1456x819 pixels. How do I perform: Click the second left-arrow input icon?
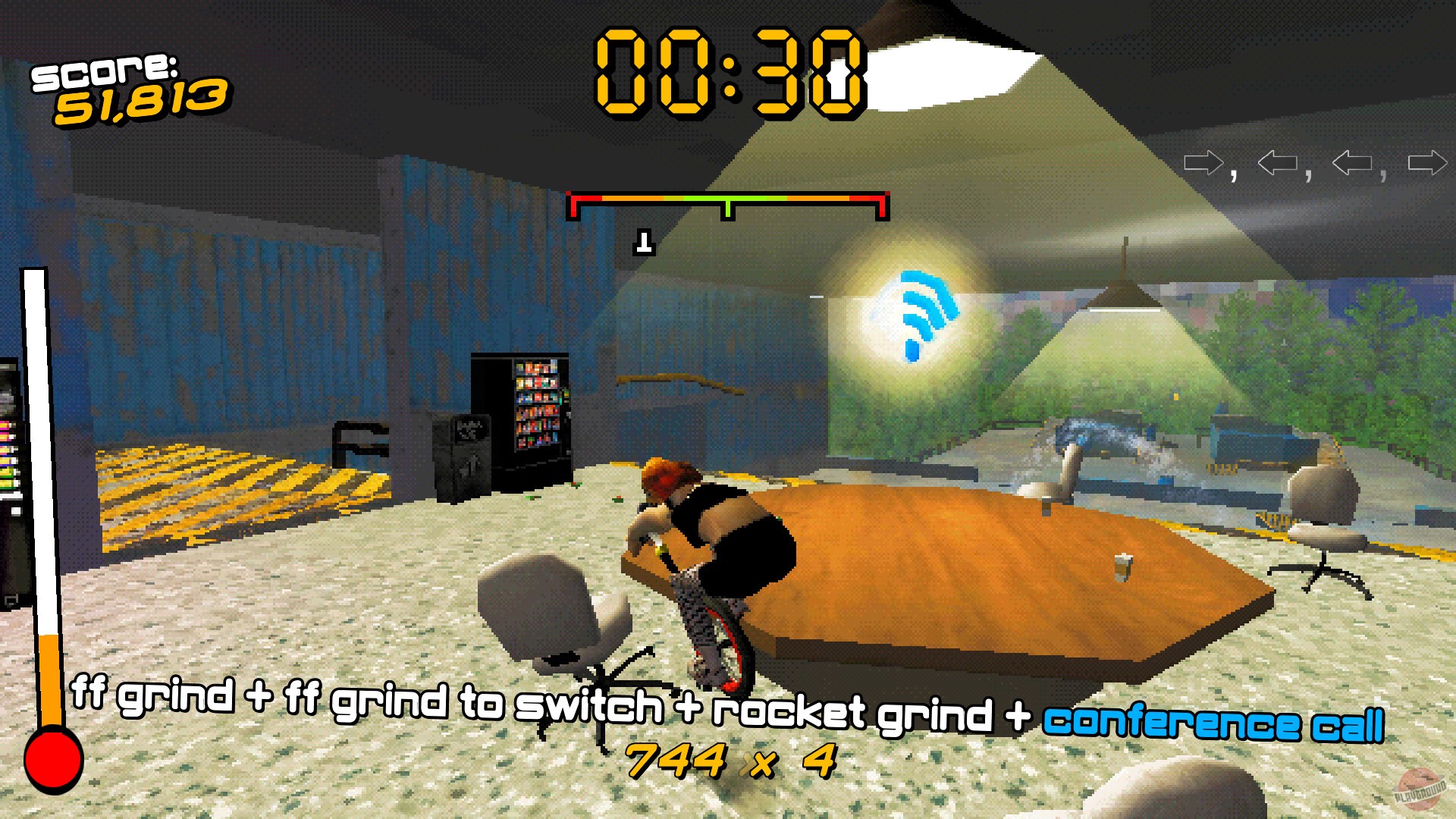pos(1276,162)
